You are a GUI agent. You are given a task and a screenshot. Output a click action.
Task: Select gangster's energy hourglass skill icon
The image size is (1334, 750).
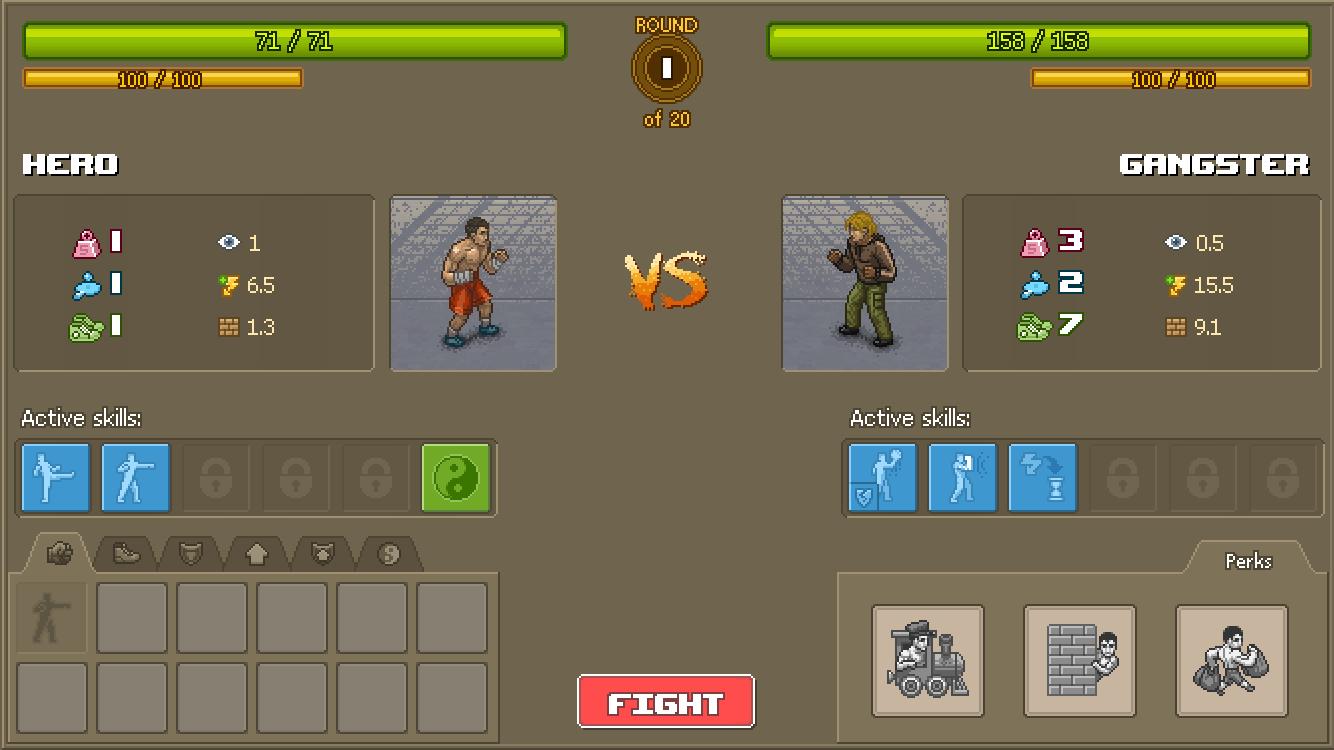(1043, 478)
